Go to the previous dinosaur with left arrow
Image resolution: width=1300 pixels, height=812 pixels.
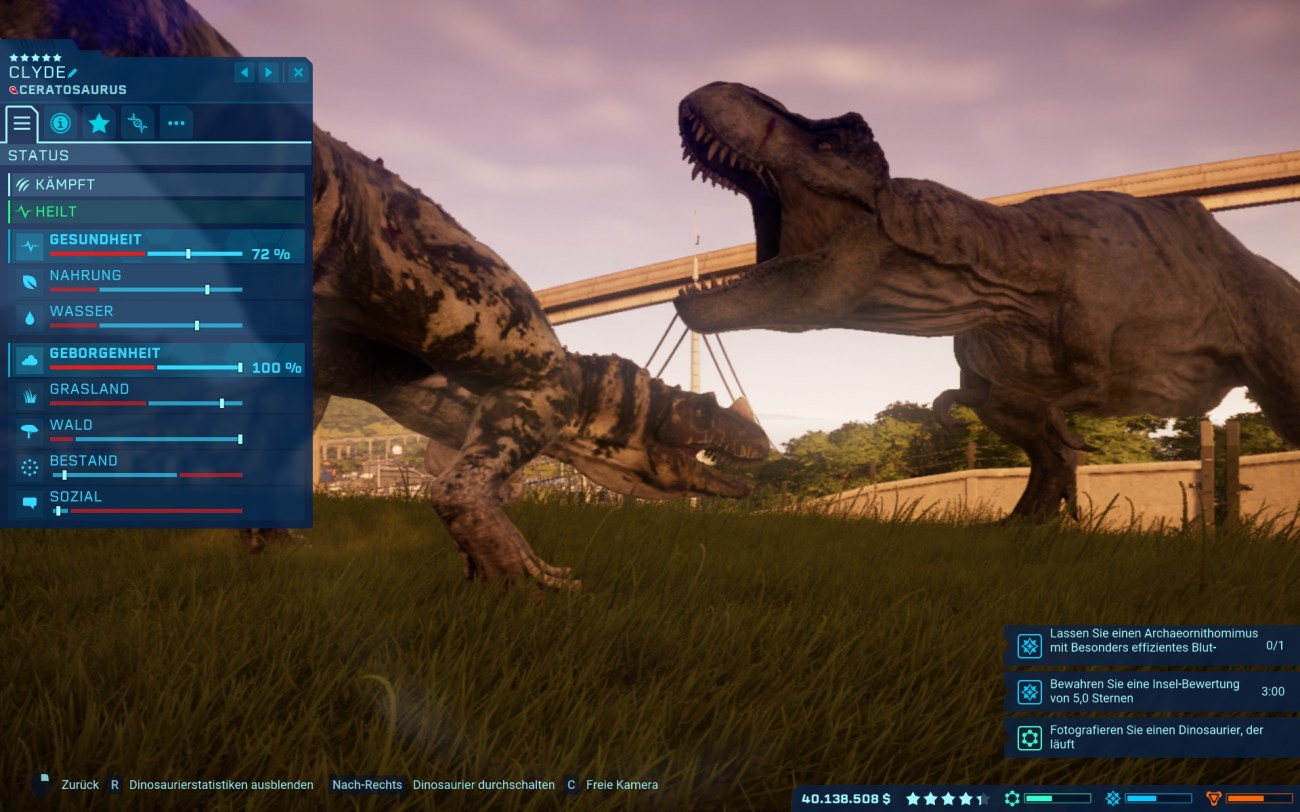(x=244, y=73)
